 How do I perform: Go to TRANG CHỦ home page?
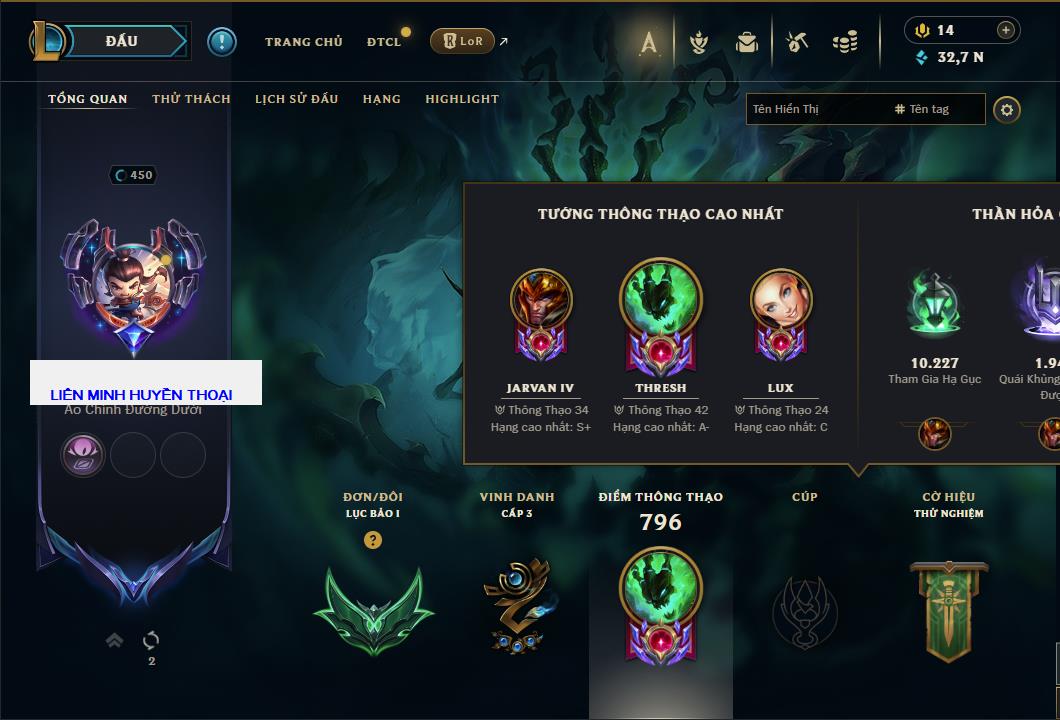(x=303, y=42)
